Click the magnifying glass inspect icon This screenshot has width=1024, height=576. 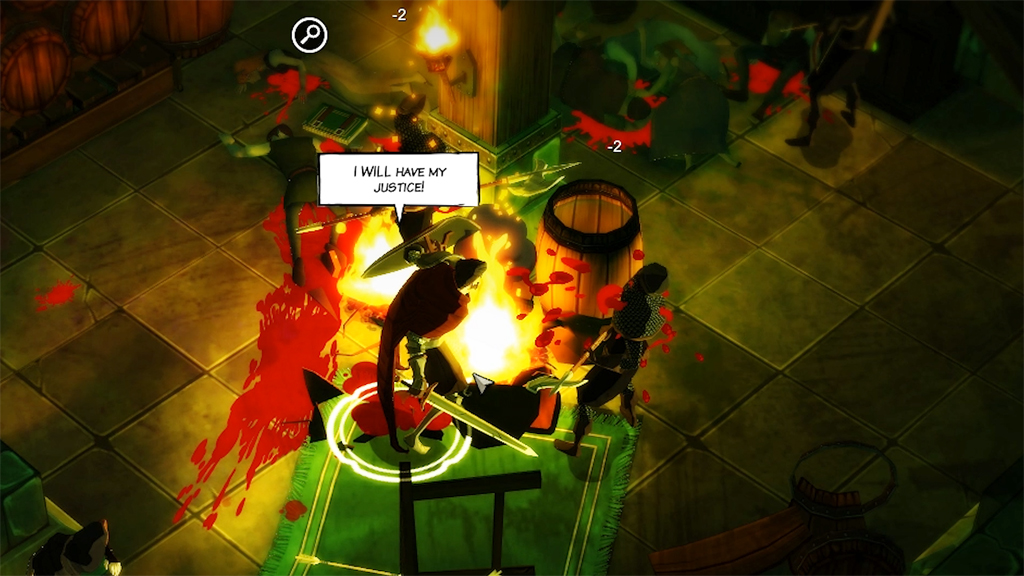pos(310,36)
